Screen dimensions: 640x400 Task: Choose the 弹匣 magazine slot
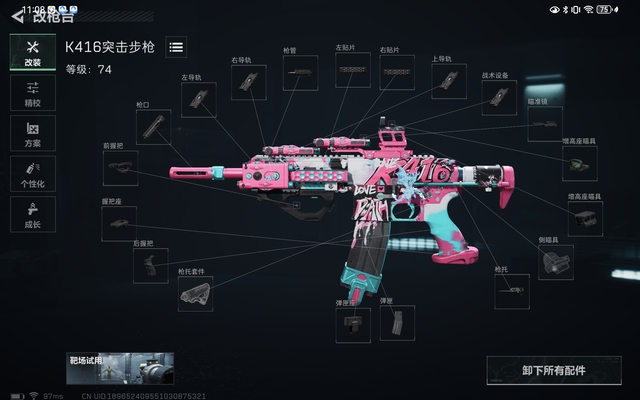[397, 323]
